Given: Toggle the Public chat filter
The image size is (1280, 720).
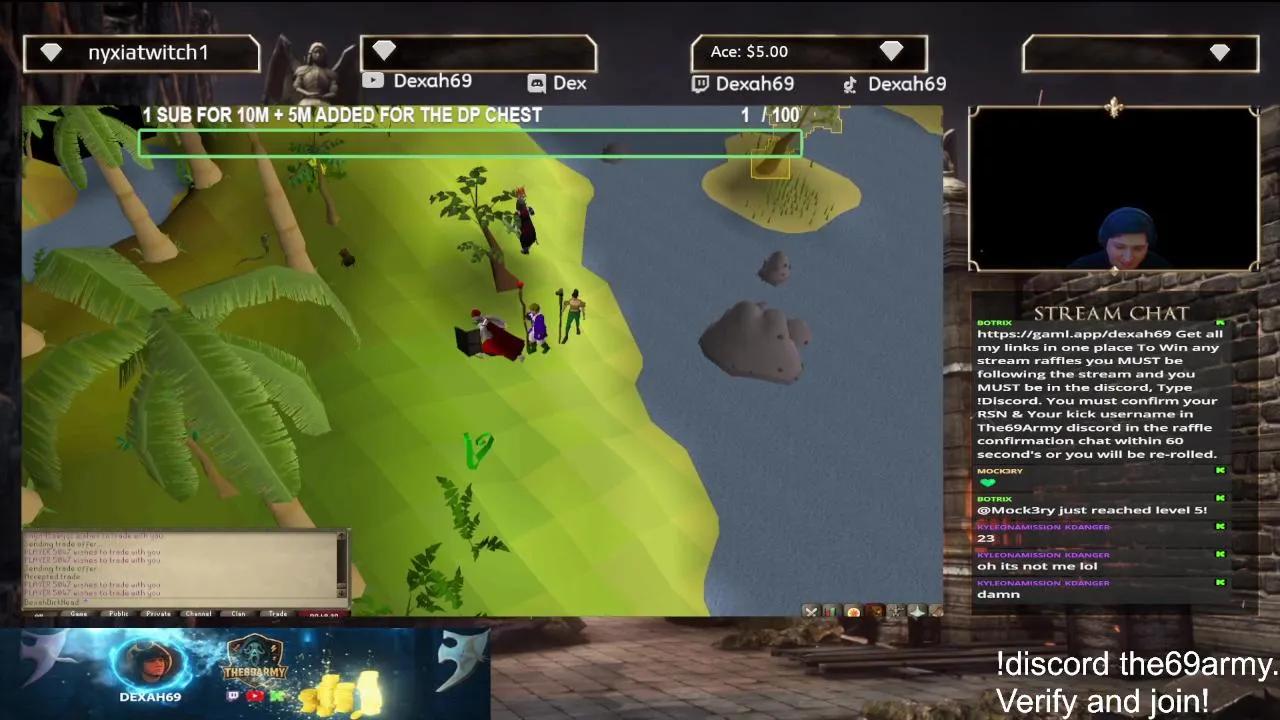Looking at the screenshot, I should pyautogui.click(x=118, y=614).
